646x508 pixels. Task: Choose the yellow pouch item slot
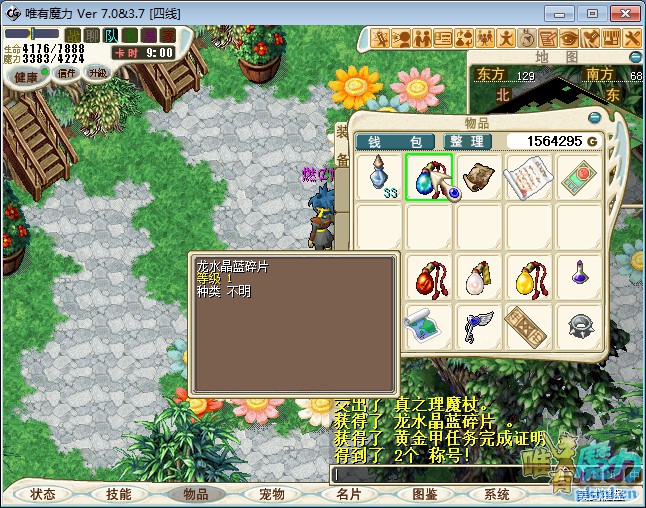click(x=529, y=277)
